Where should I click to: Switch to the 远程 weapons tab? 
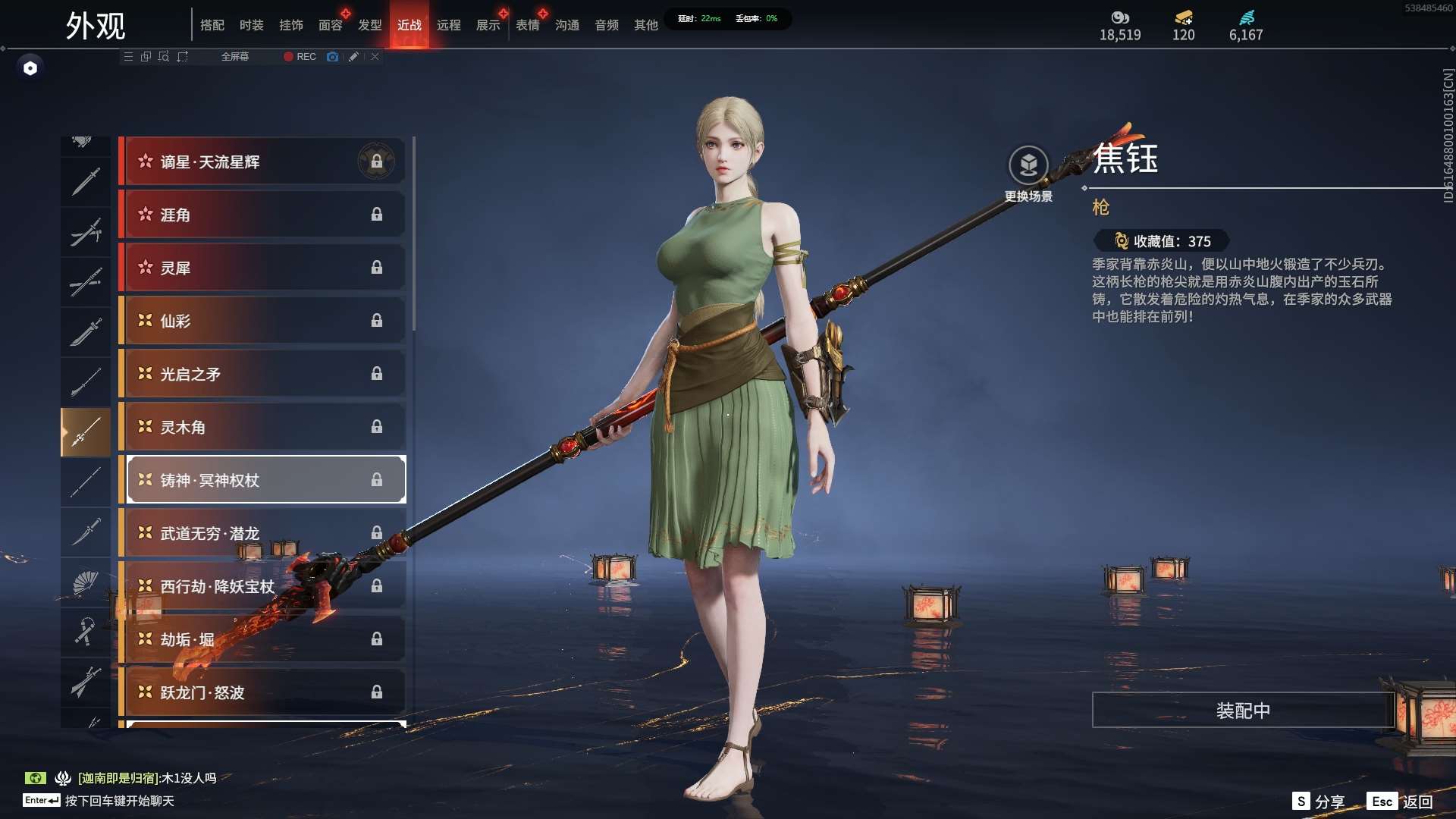448,25
